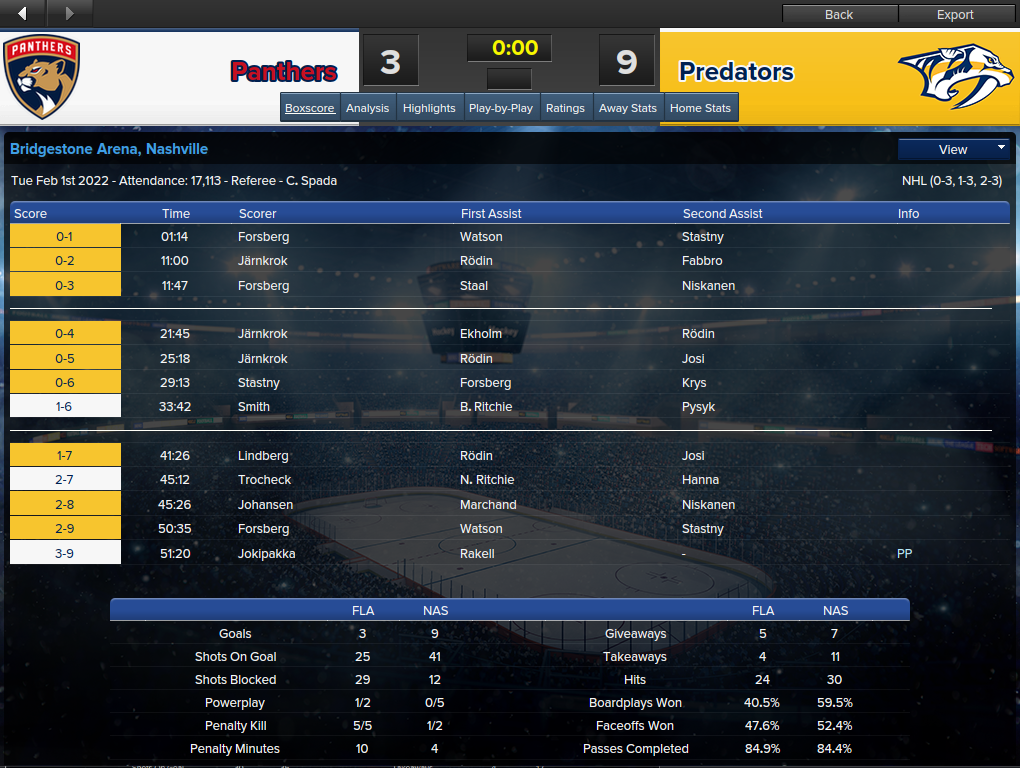Open the Play-by-Play tab
Screen dimensions: 1020x768
coord(501,108)
